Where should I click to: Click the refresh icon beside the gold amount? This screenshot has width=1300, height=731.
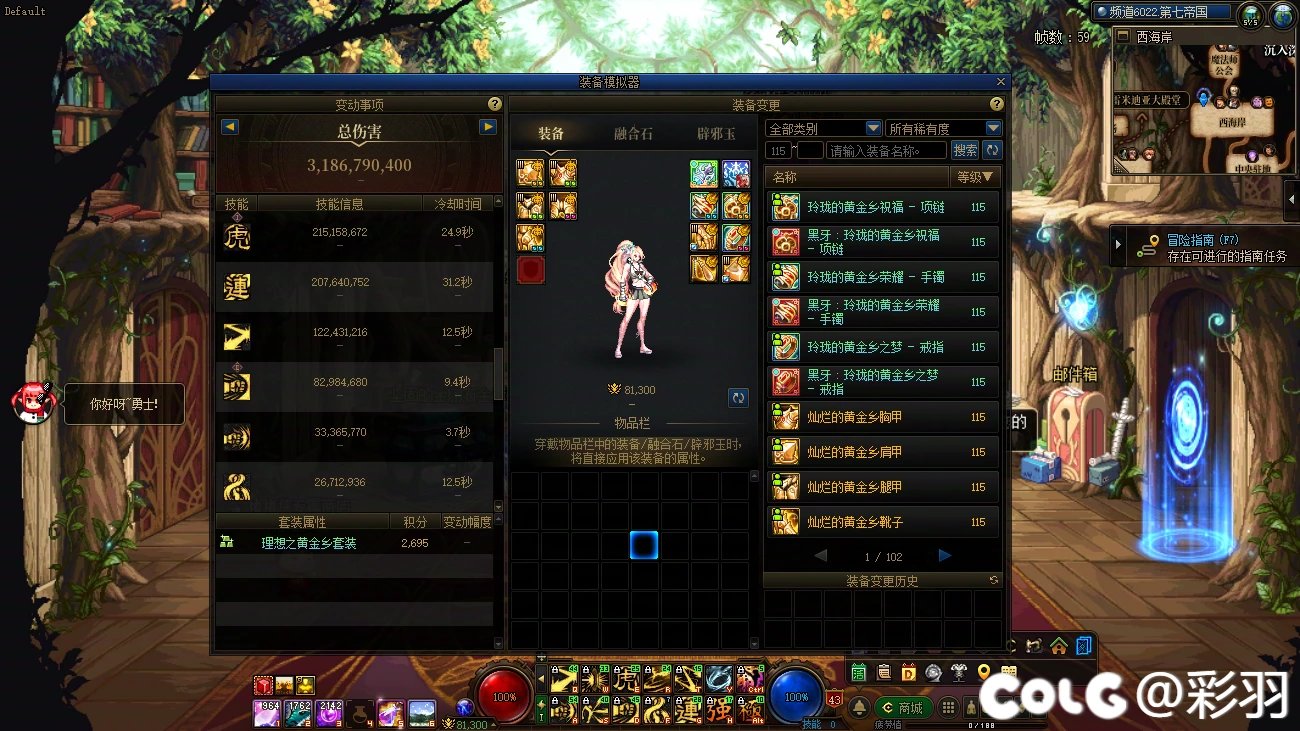[738, 397]
